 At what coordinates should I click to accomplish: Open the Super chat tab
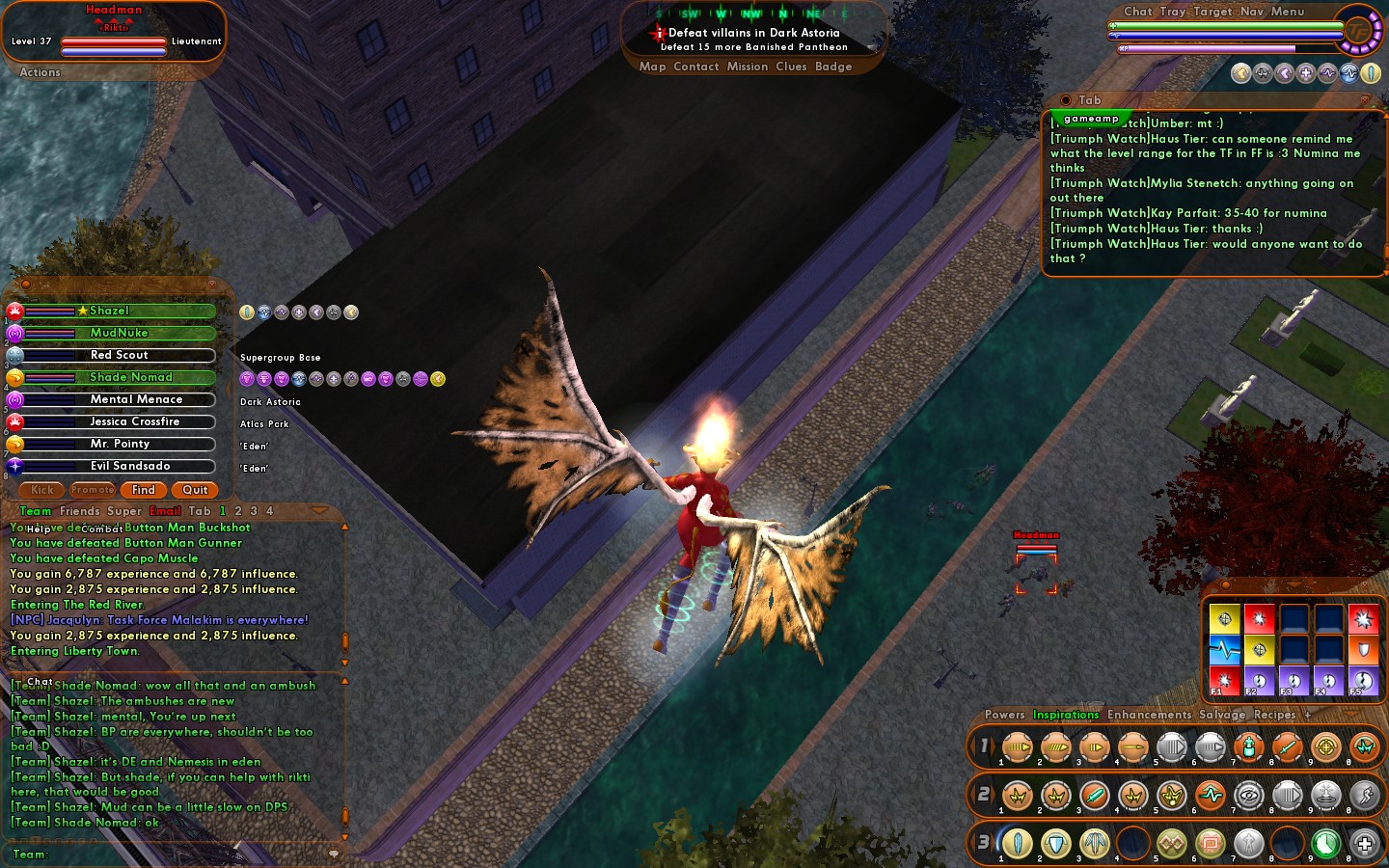[x=124, y=511]
